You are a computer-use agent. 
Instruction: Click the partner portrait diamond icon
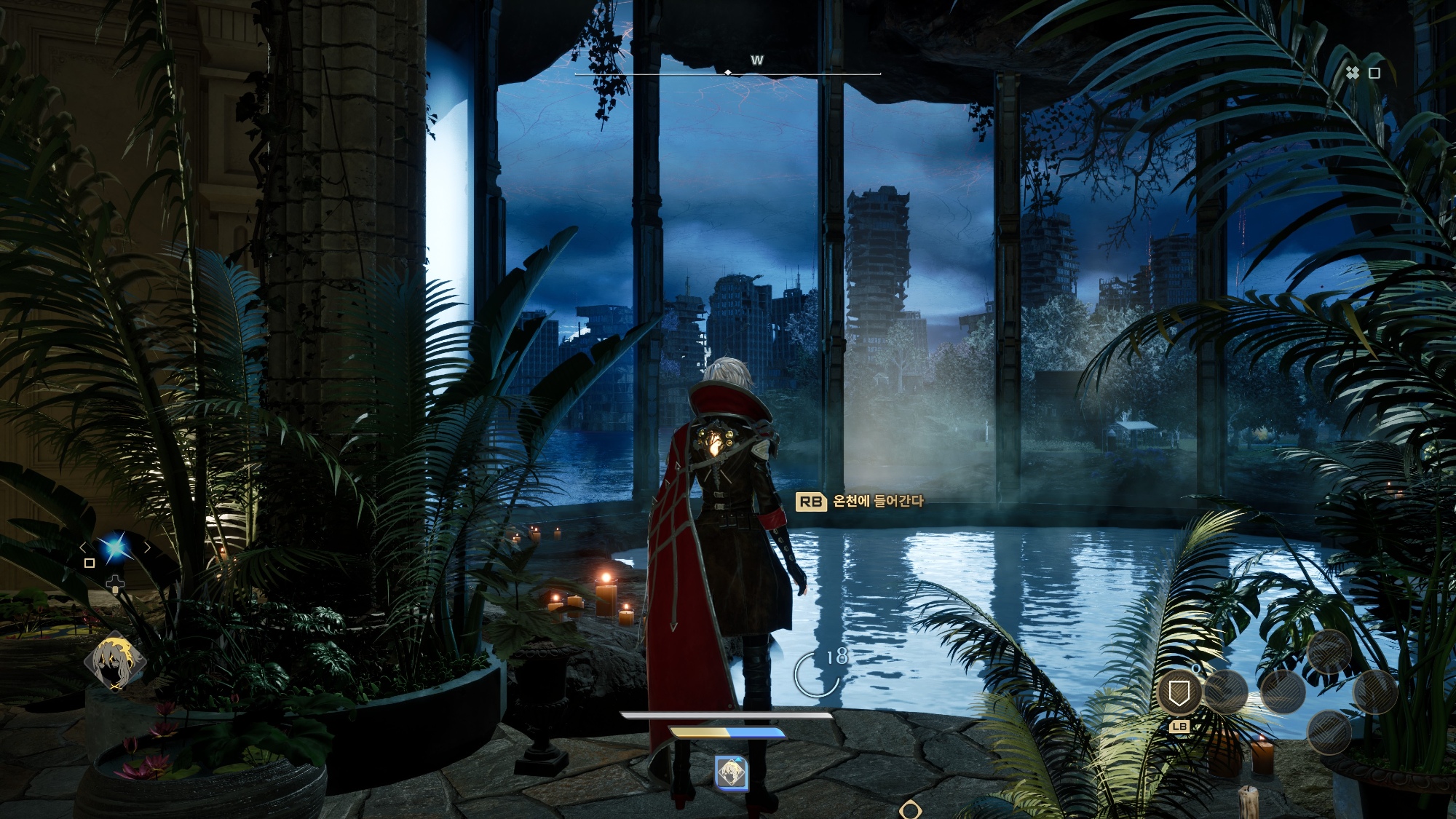tap(115, 663)
